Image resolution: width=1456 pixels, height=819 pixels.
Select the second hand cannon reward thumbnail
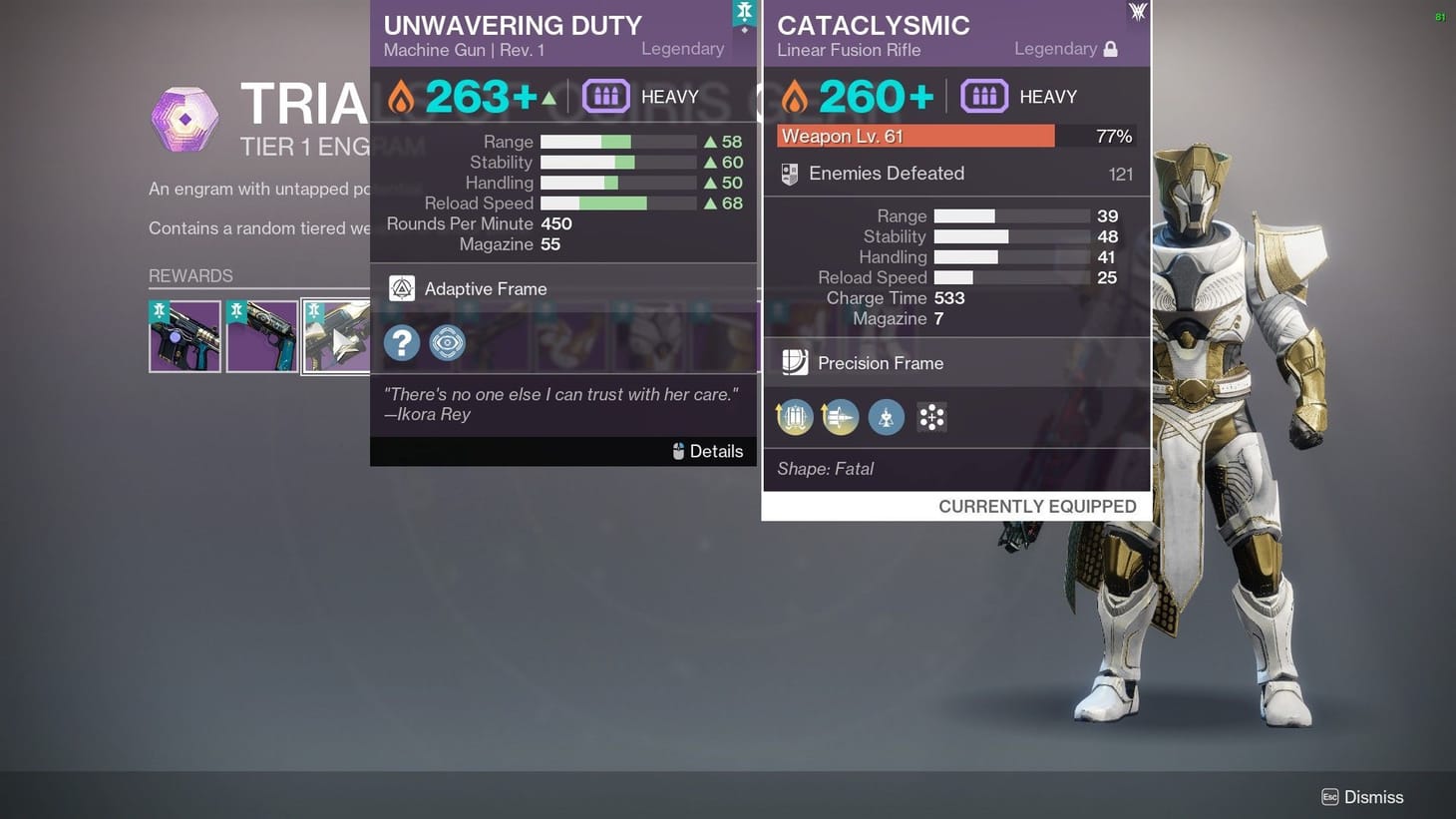[260, 336]
